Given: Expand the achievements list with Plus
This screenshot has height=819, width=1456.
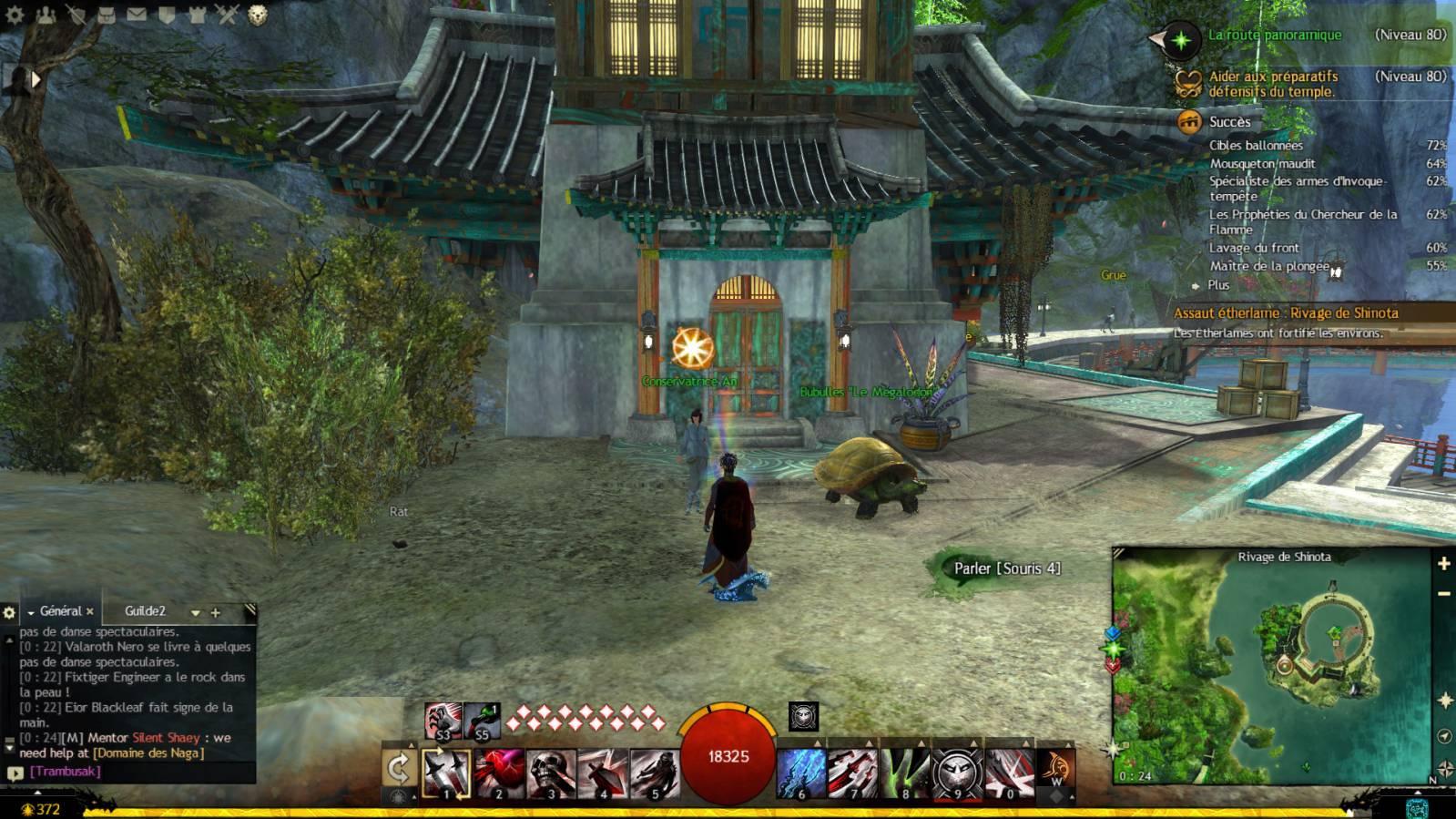Looking at the screenshot, I should click(x=1217, y=285).
